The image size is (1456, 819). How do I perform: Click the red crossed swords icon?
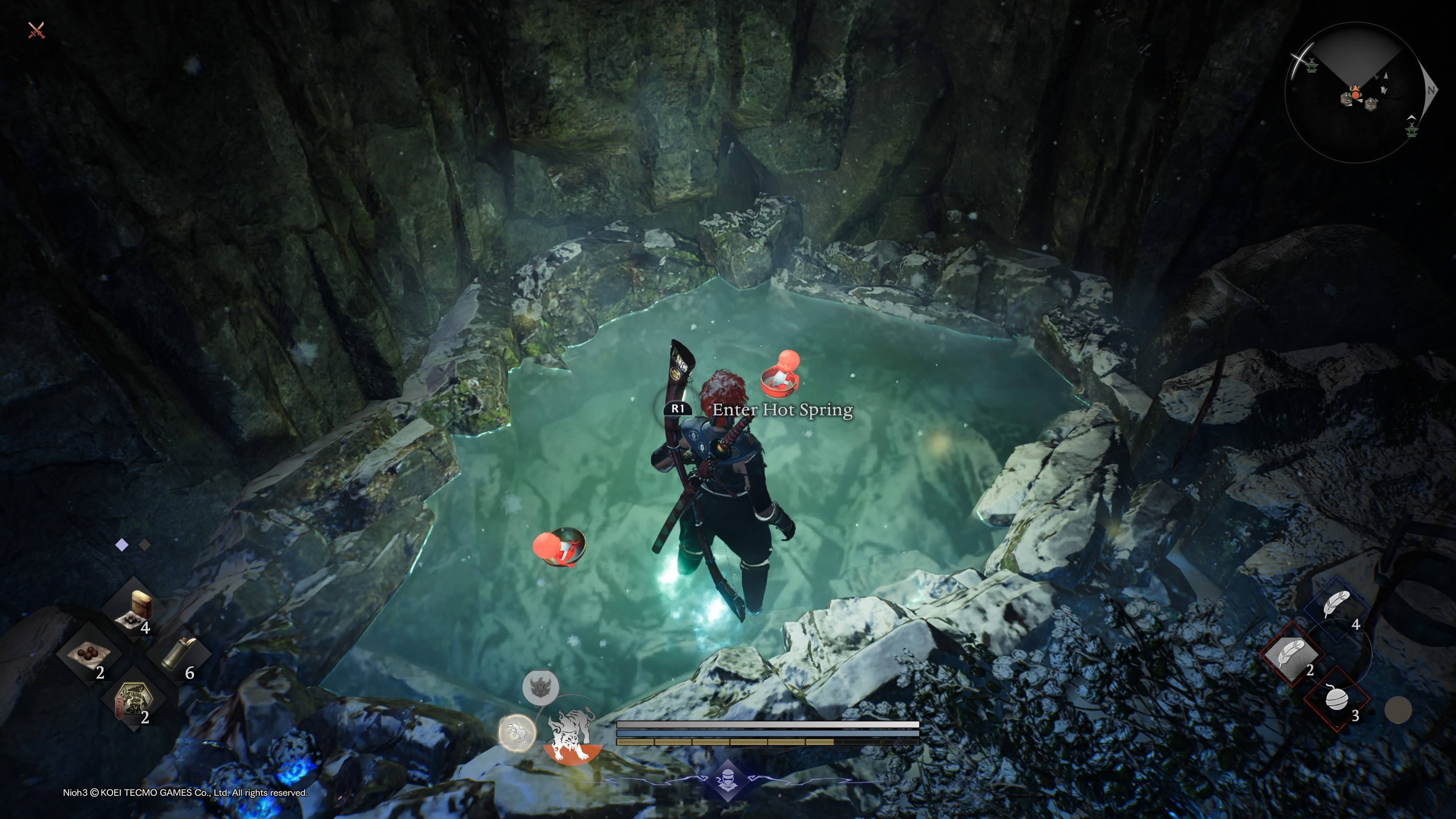37,30
